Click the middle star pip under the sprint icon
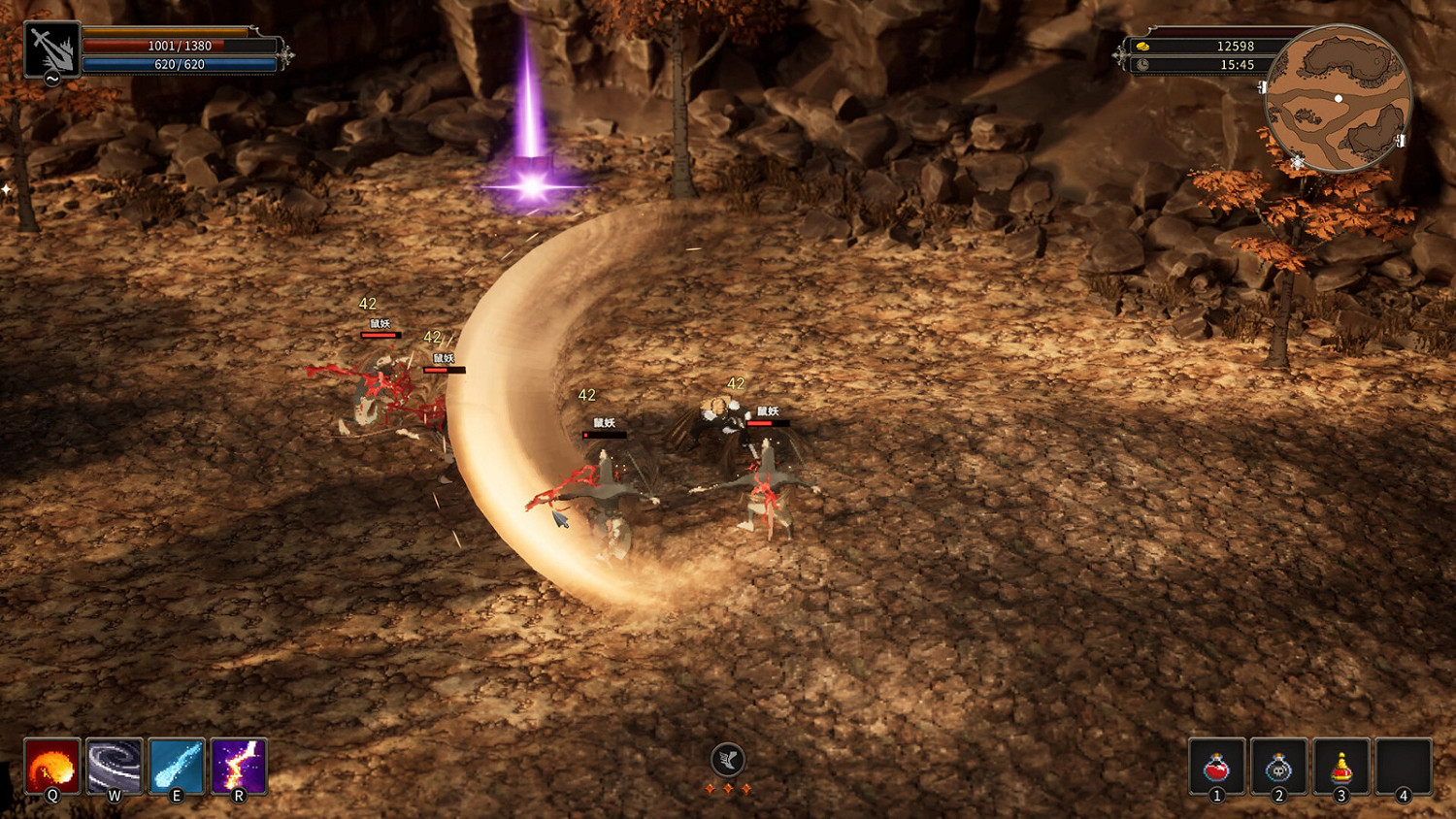The image size is (1456, 819). coord(728,791)
